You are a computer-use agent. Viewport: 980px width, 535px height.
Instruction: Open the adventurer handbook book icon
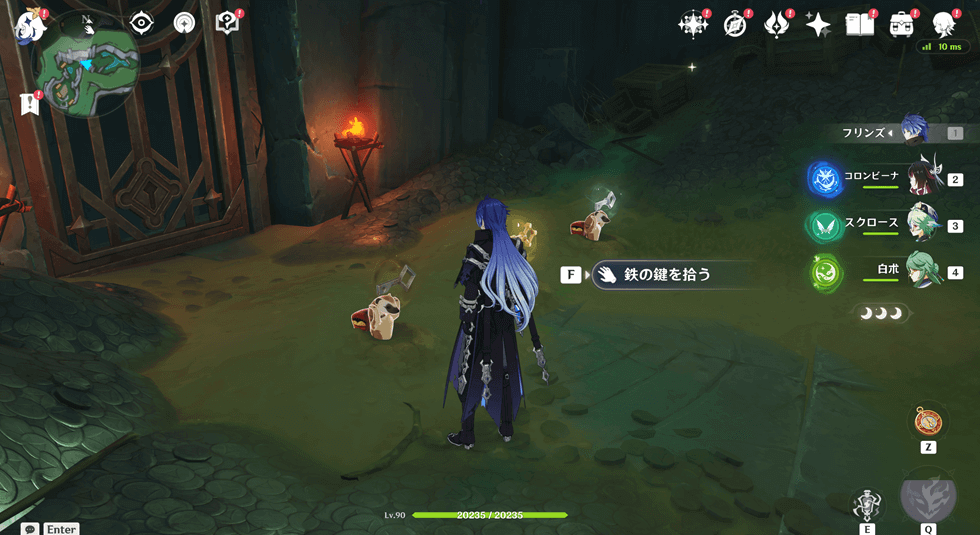tap(859, 25)
